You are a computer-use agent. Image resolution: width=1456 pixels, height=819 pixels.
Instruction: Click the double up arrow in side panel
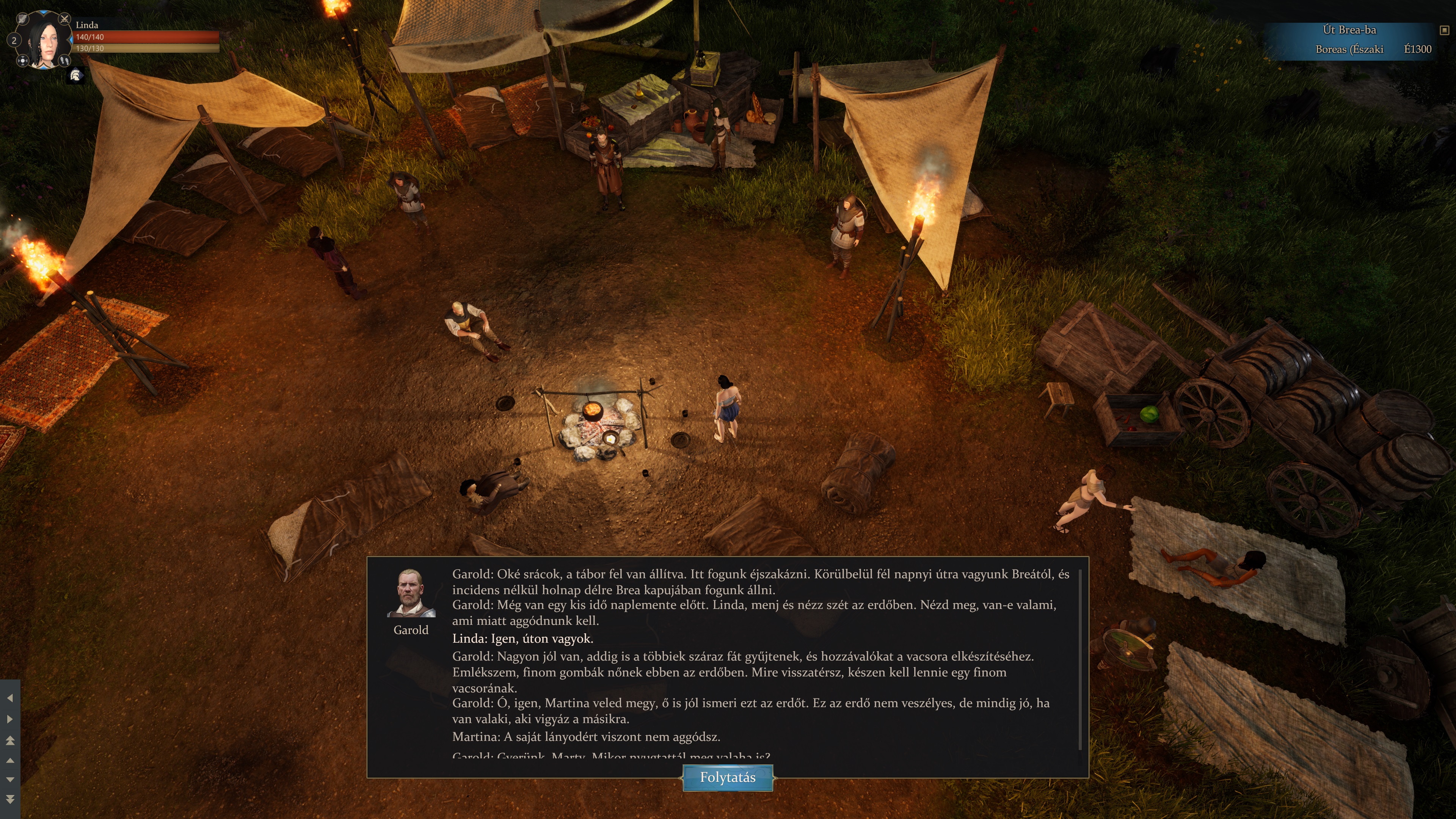(x=9, y=740)
